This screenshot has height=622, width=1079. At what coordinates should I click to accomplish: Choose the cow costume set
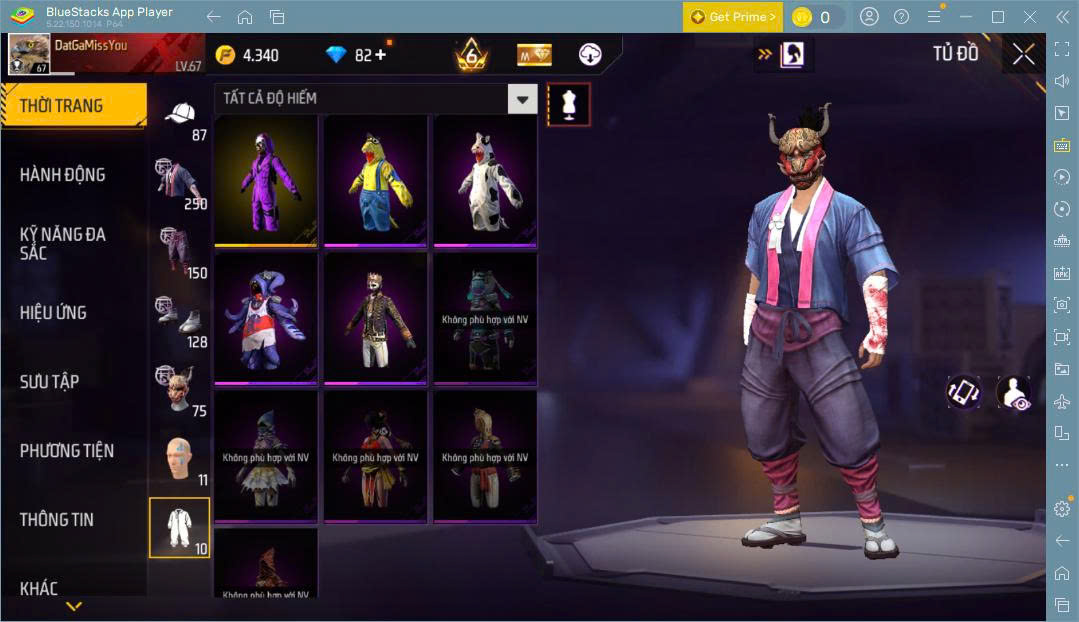point(484,180)
